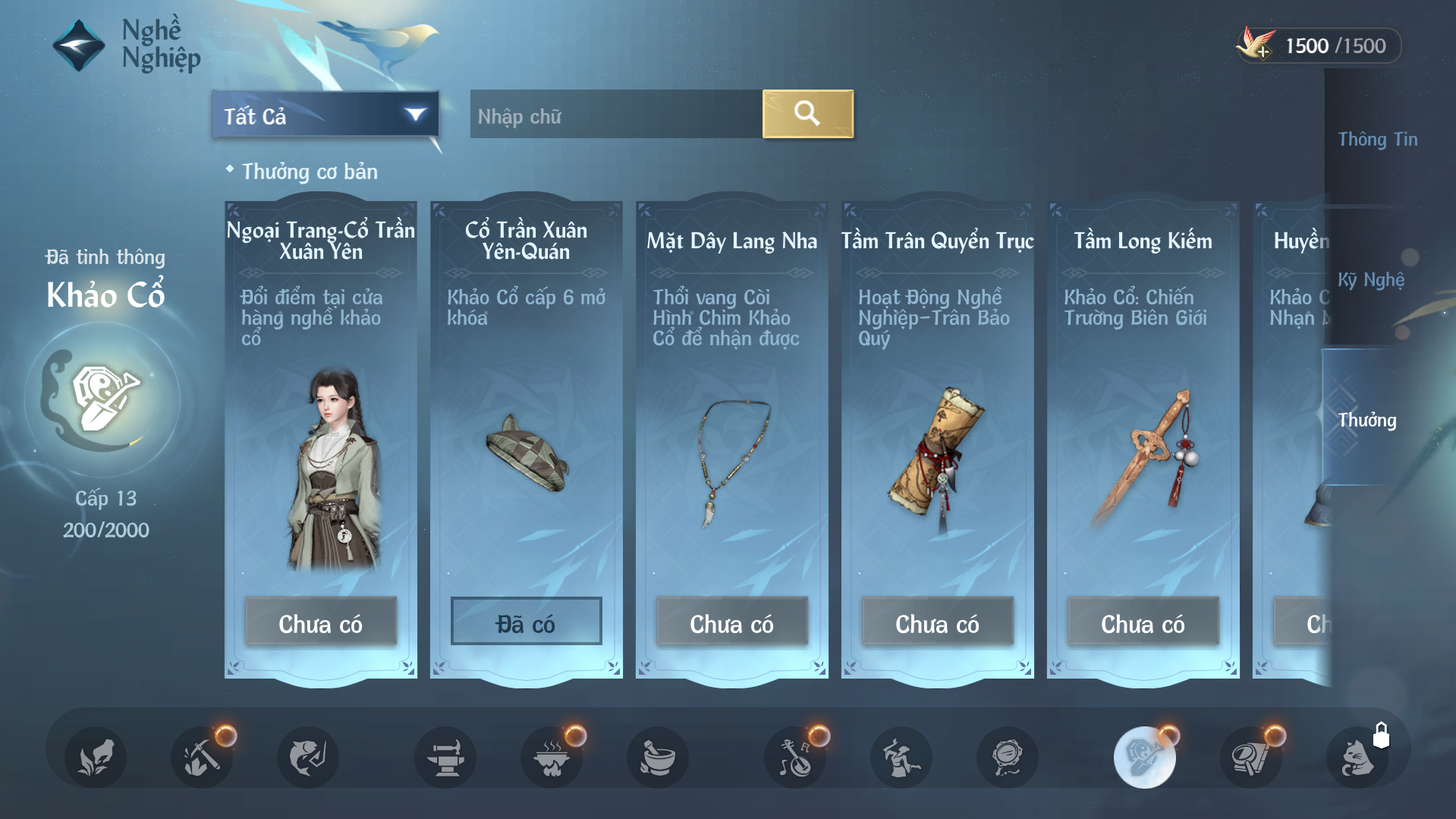Click the Đã có button under Cổ Trần Xuân Yên-Quán
Image resolution: width=1456 pixels, height=819 pixels.
(526, 622)
